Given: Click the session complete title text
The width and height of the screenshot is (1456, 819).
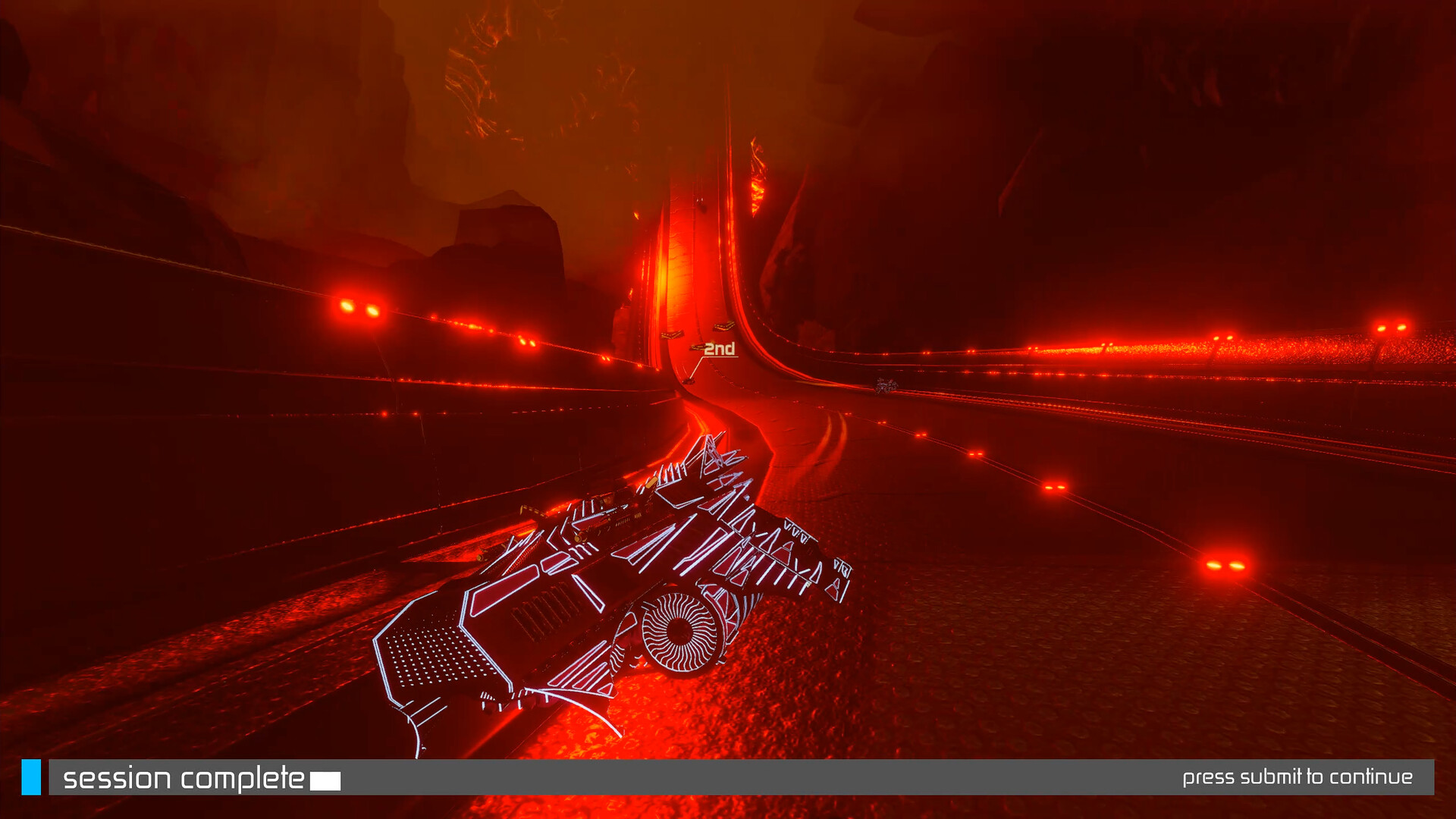Looking at the screenshot, I should coord(182,776).
